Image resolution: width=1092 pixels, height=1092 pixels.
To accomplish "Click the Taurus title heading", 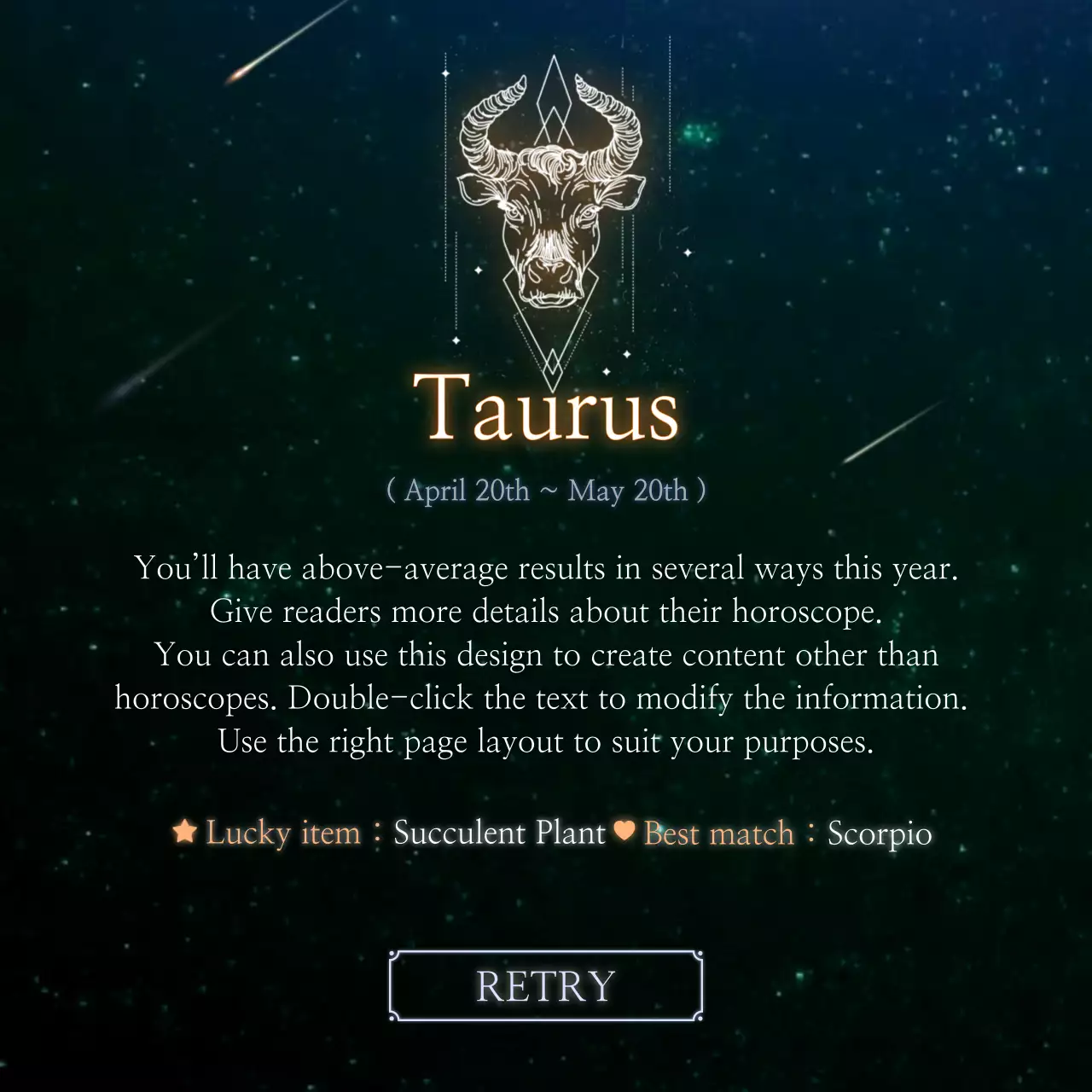I will 546,409.
